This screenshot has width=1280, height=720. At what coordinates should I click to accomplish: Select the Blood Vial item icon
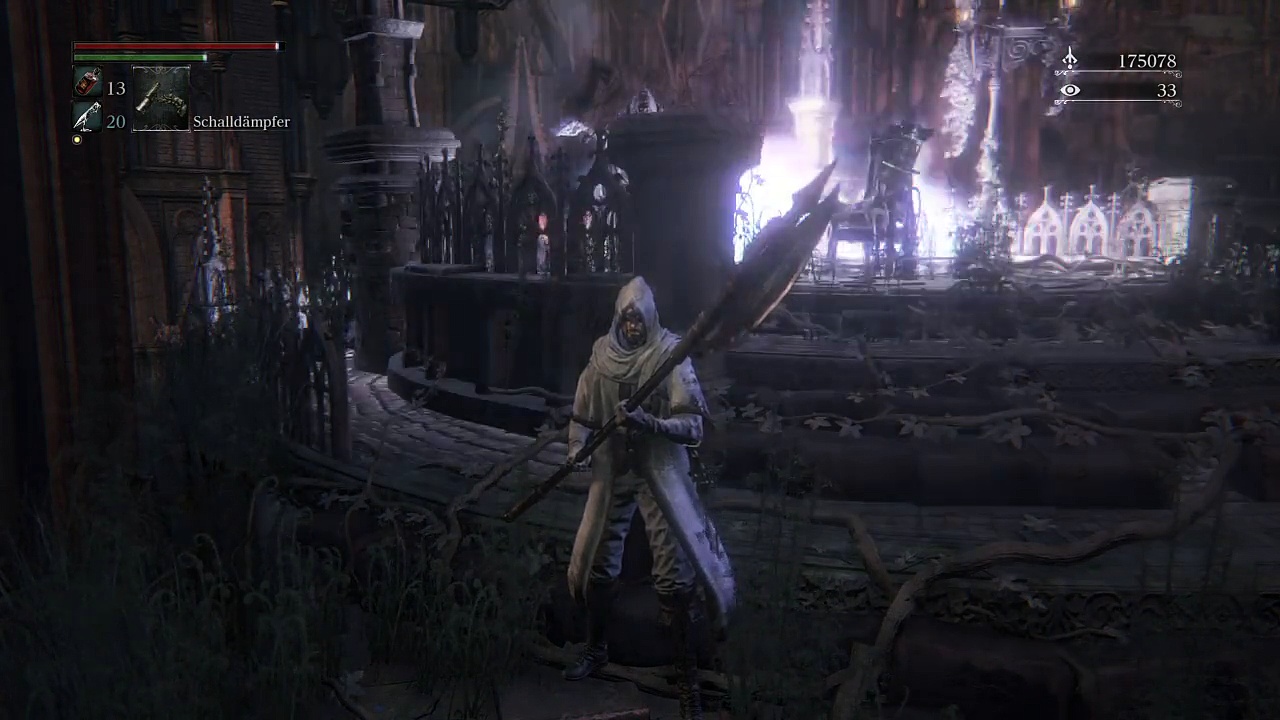point(87,85)
